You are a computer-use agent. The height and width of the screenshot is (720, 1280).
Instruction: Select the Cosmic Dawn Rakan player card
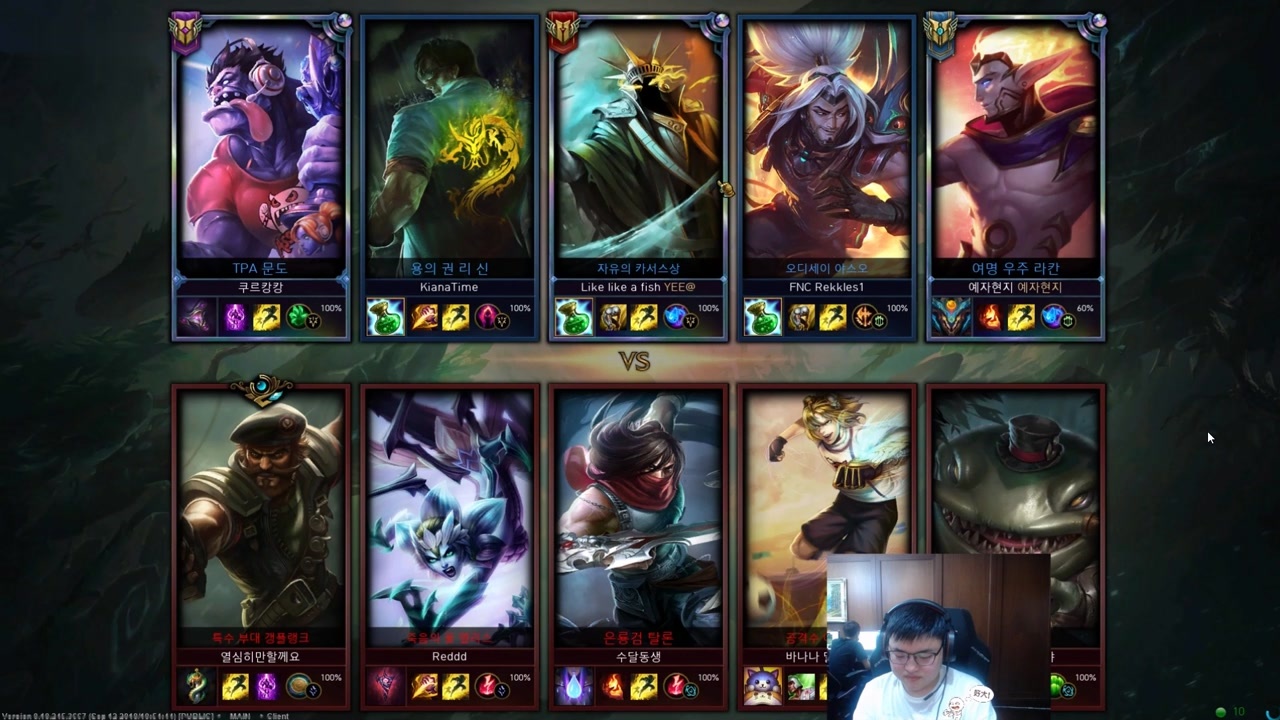[1016, 150]
